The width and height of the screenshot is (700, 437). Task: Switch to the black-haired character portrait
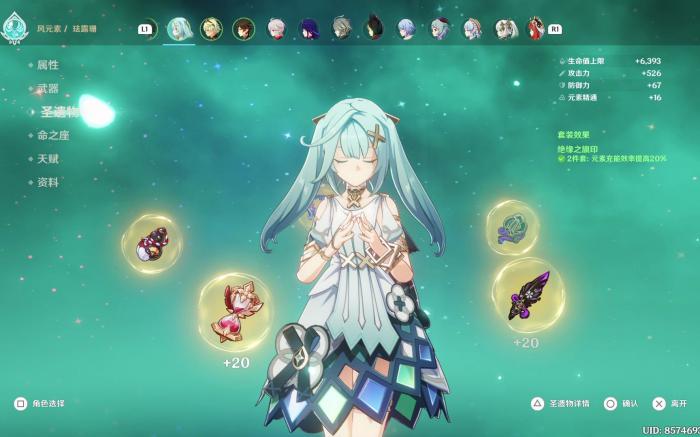(x=373, y=29)
